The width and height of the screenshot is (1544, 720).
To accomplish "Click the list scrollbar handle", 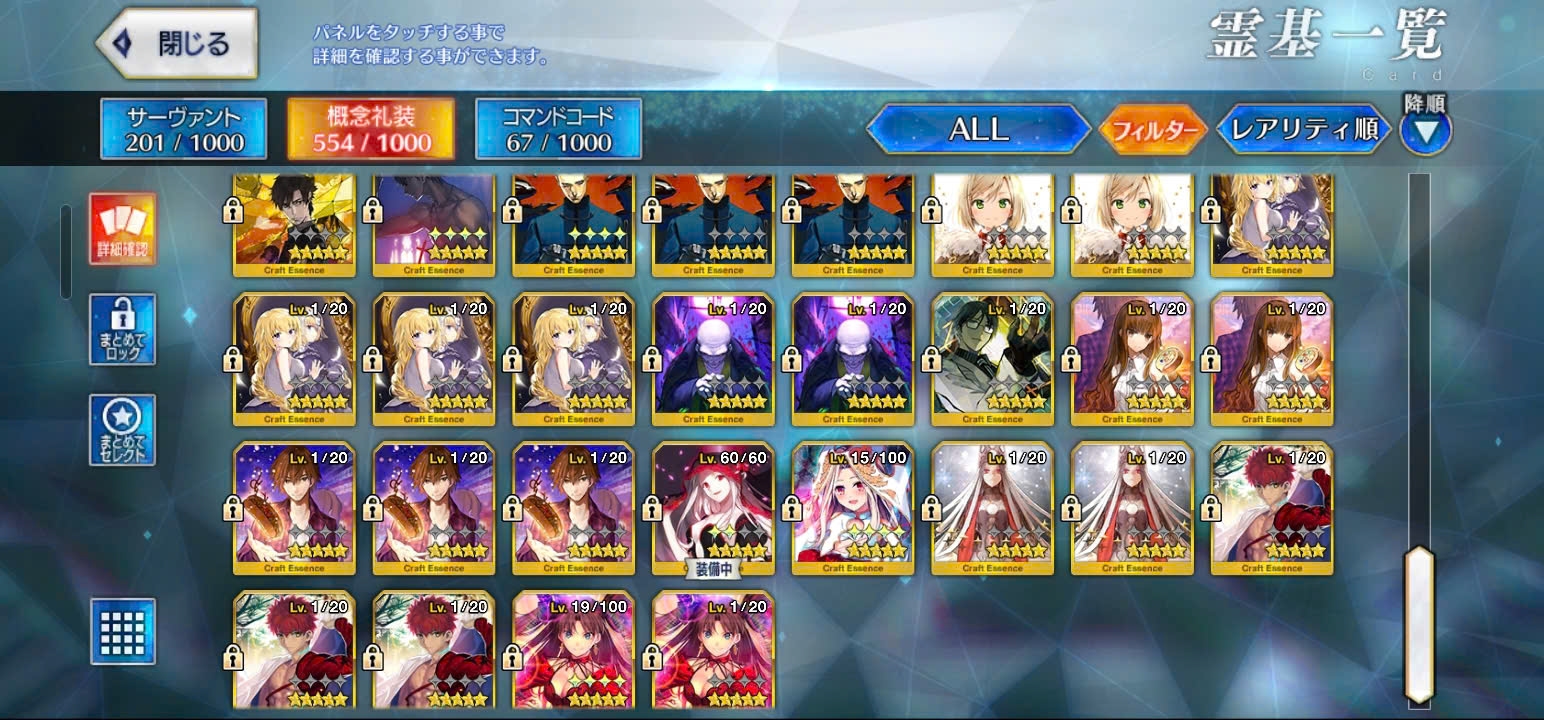I will (1419, 624).
